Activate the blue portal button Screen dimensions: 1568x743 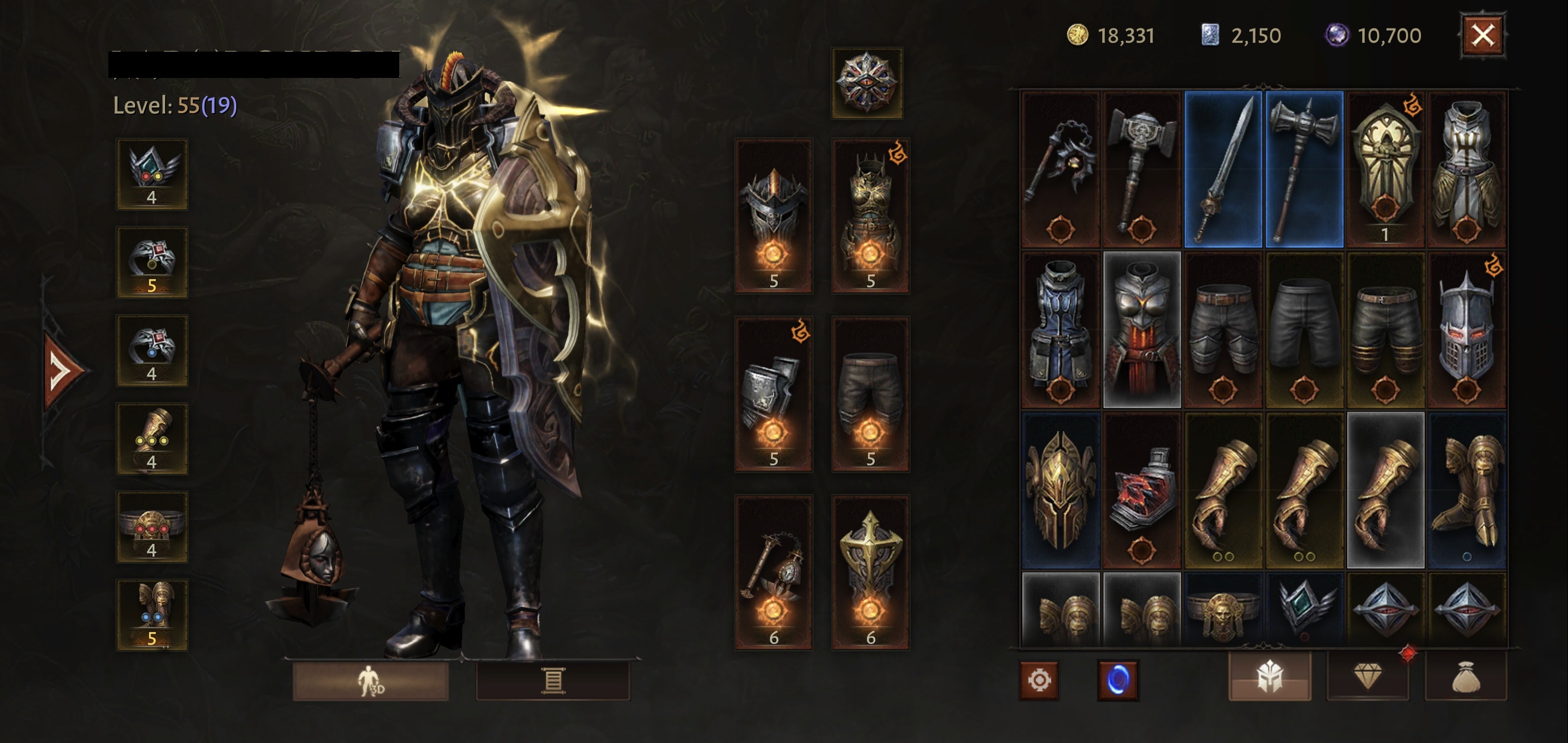point(1118,680)
